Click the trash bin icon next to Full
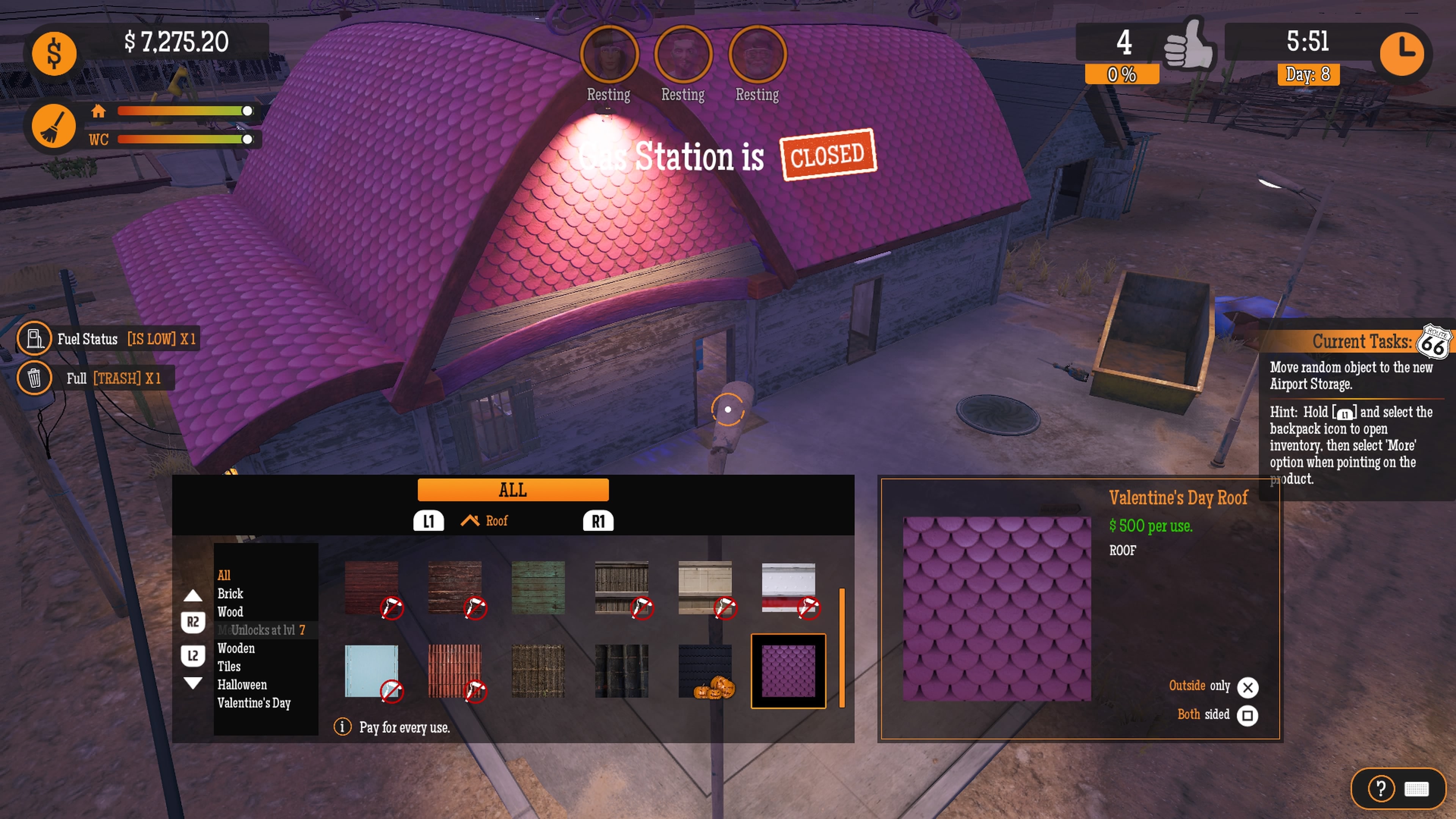The image size is (1456, 819). (x=34, y=378)
